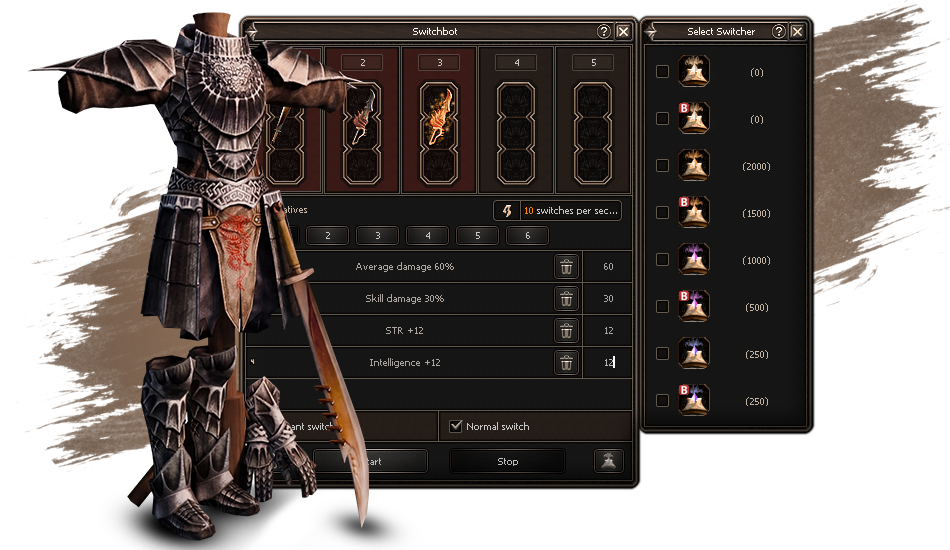950x550 pixels.
Task: Select the switcher with 1000 count
Action: pos(662,260)
